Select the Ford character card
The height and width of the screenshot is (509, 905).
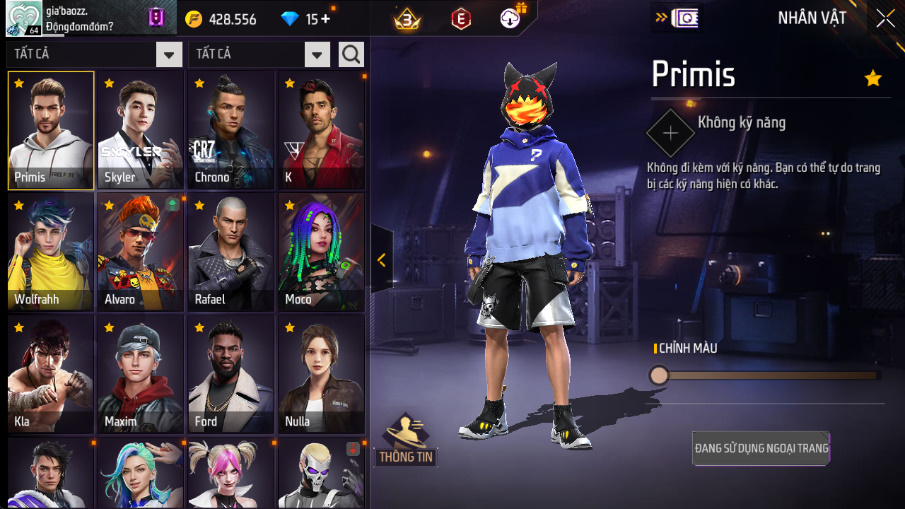[230, 374]
